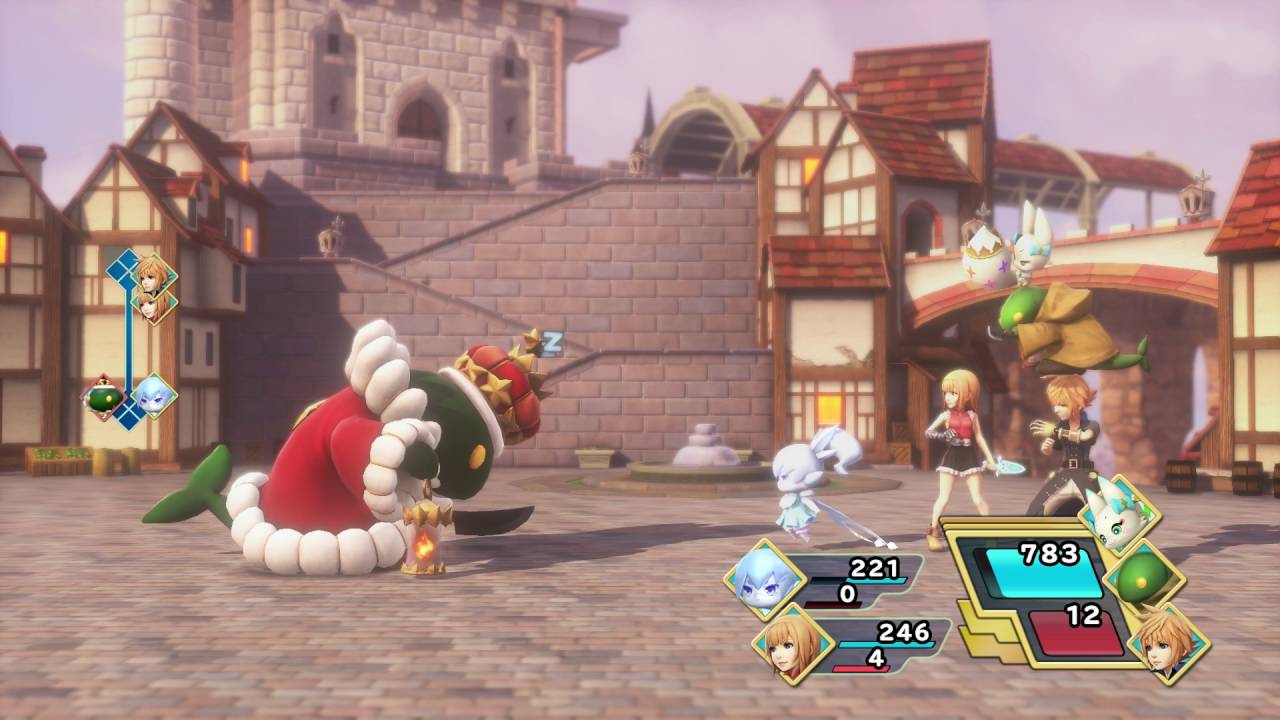Select the white fox mirage stack portrait
This screenshot has height=720, width=1280.
(1119, 515)
